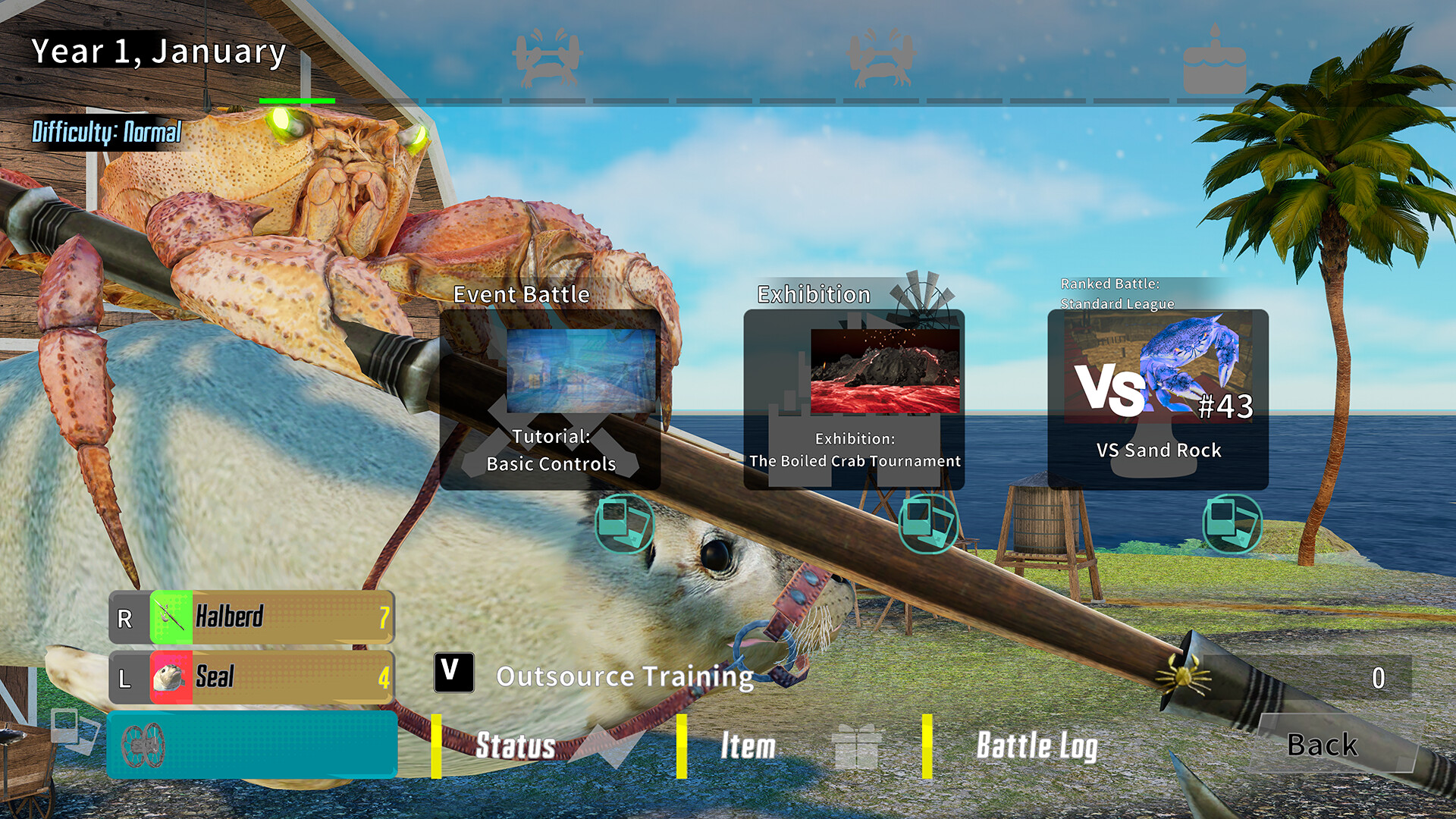The height and width of the screenshot is (819, 1456).
Task: Open the Battle Log
Action: pyautogui.click(x=1037, y=747)
